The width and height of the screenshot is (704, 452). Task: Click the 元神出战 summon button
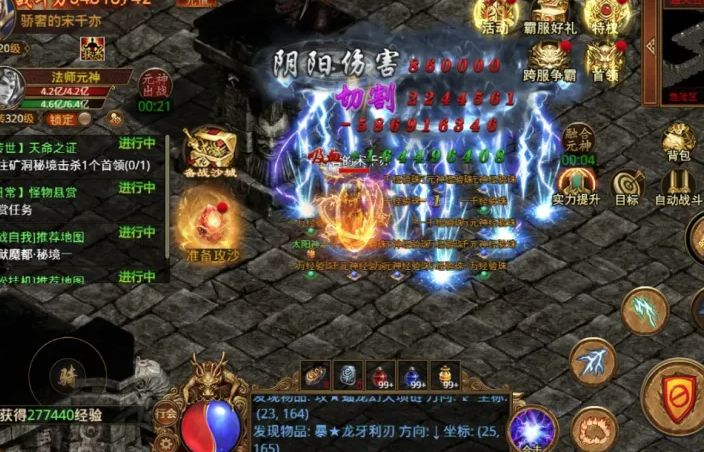pyautogui.click(x=155, y=85)
